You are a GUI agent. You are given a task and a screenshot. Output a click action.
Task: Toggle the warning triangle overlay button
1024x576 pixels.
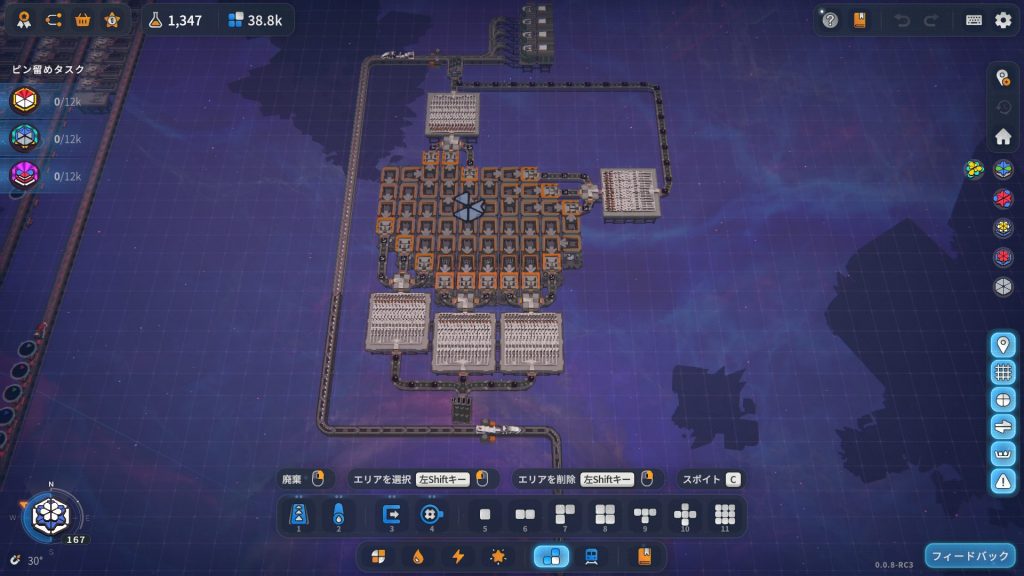1003,481
